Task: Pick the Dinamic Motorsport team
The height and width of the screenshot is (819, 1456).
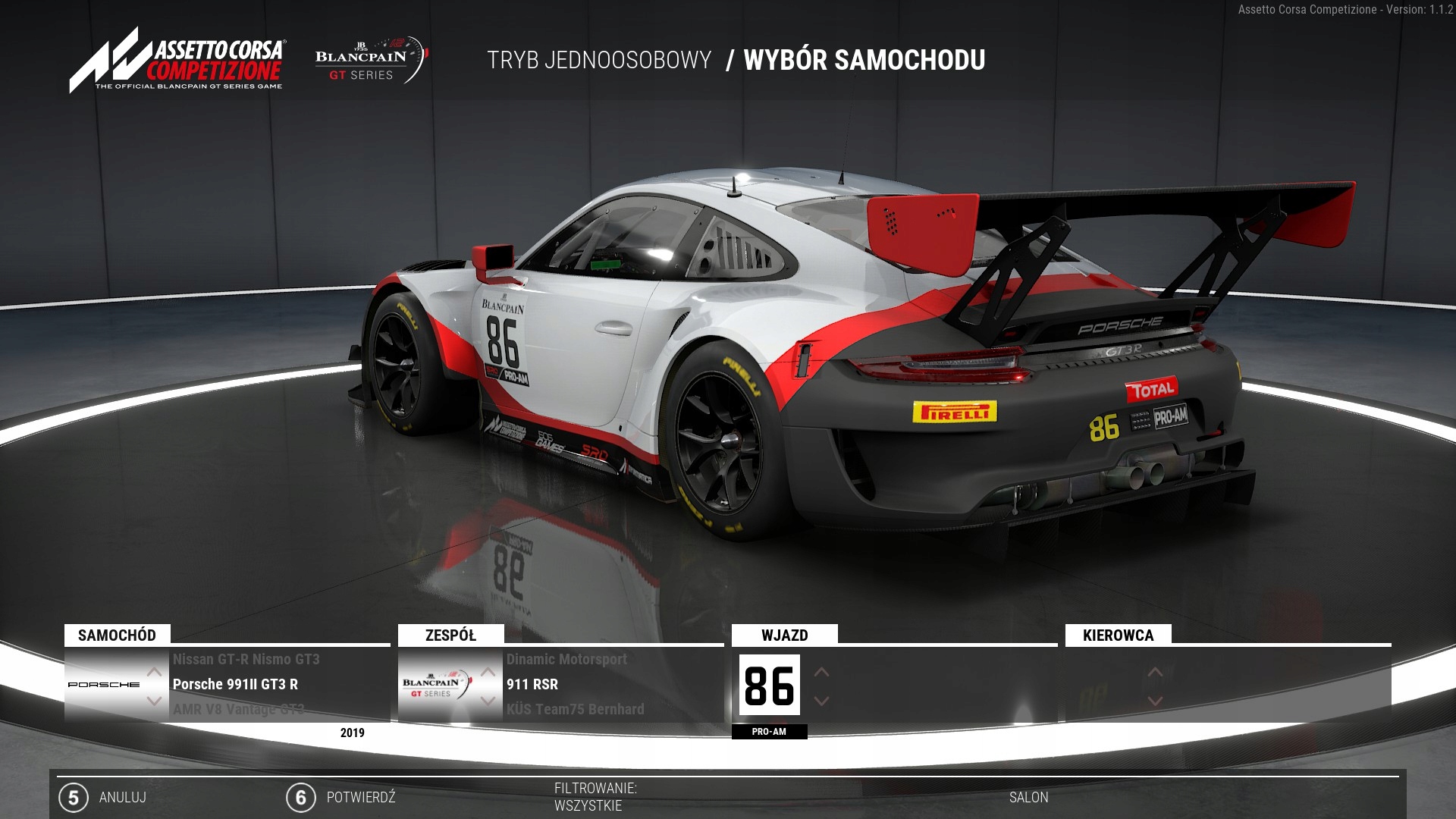Action: tap(566, 660)
